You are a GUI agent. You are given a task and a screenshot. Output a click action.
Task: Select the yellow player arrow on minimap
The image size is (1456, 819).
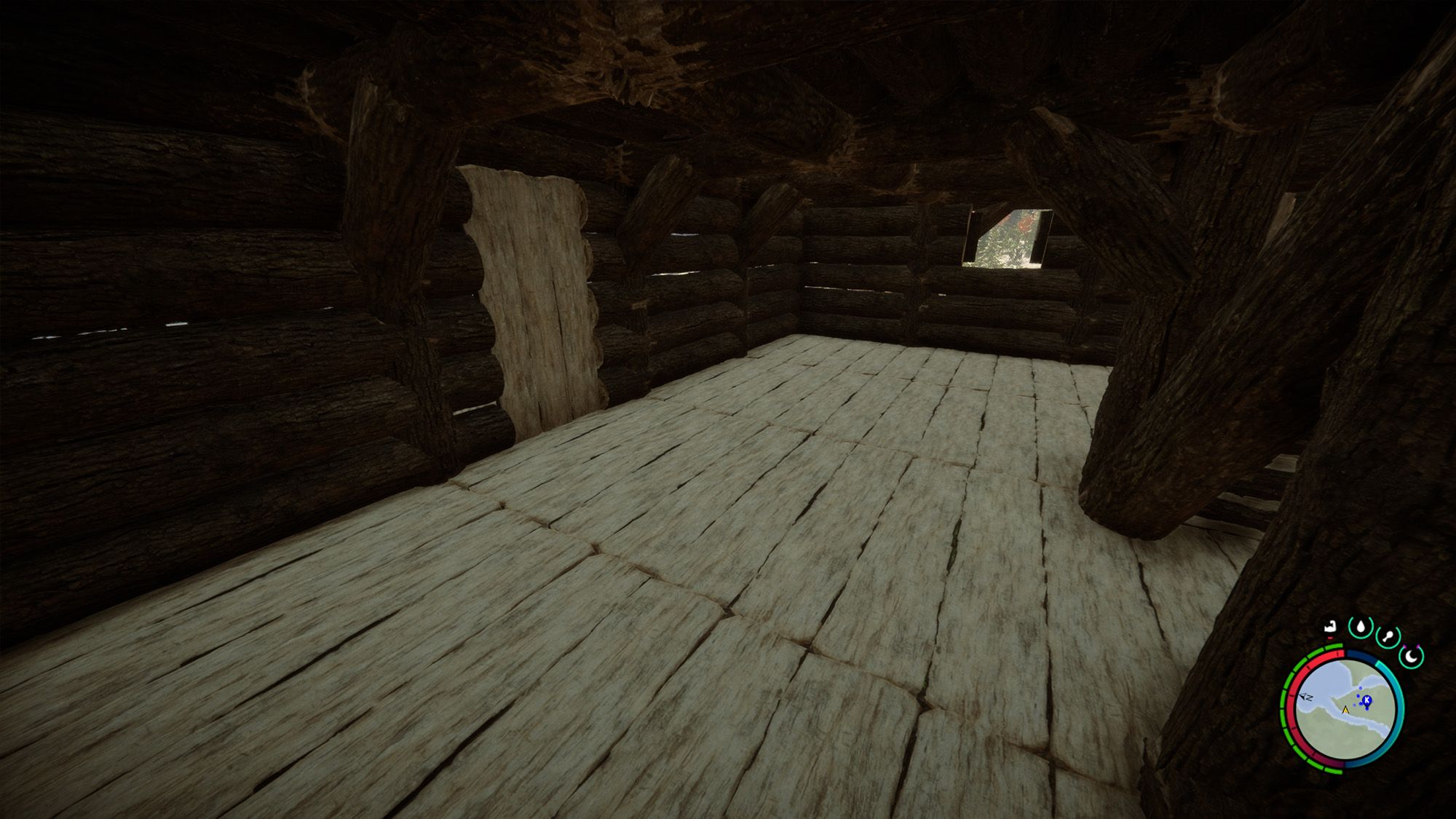tap(1345, 711)
